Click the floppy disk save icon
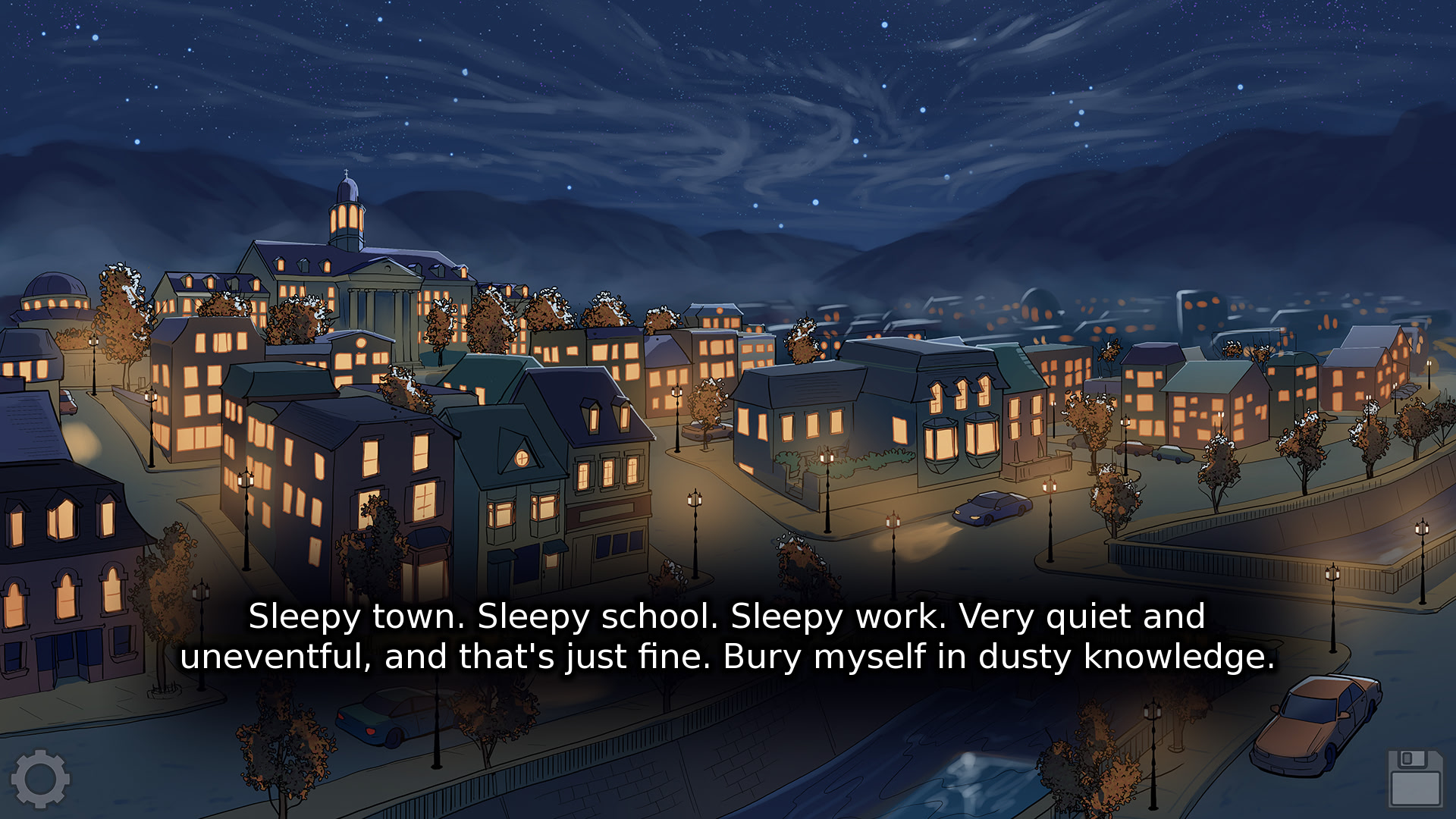Viewport: 1456px width, 819px height. point(1415,778)
